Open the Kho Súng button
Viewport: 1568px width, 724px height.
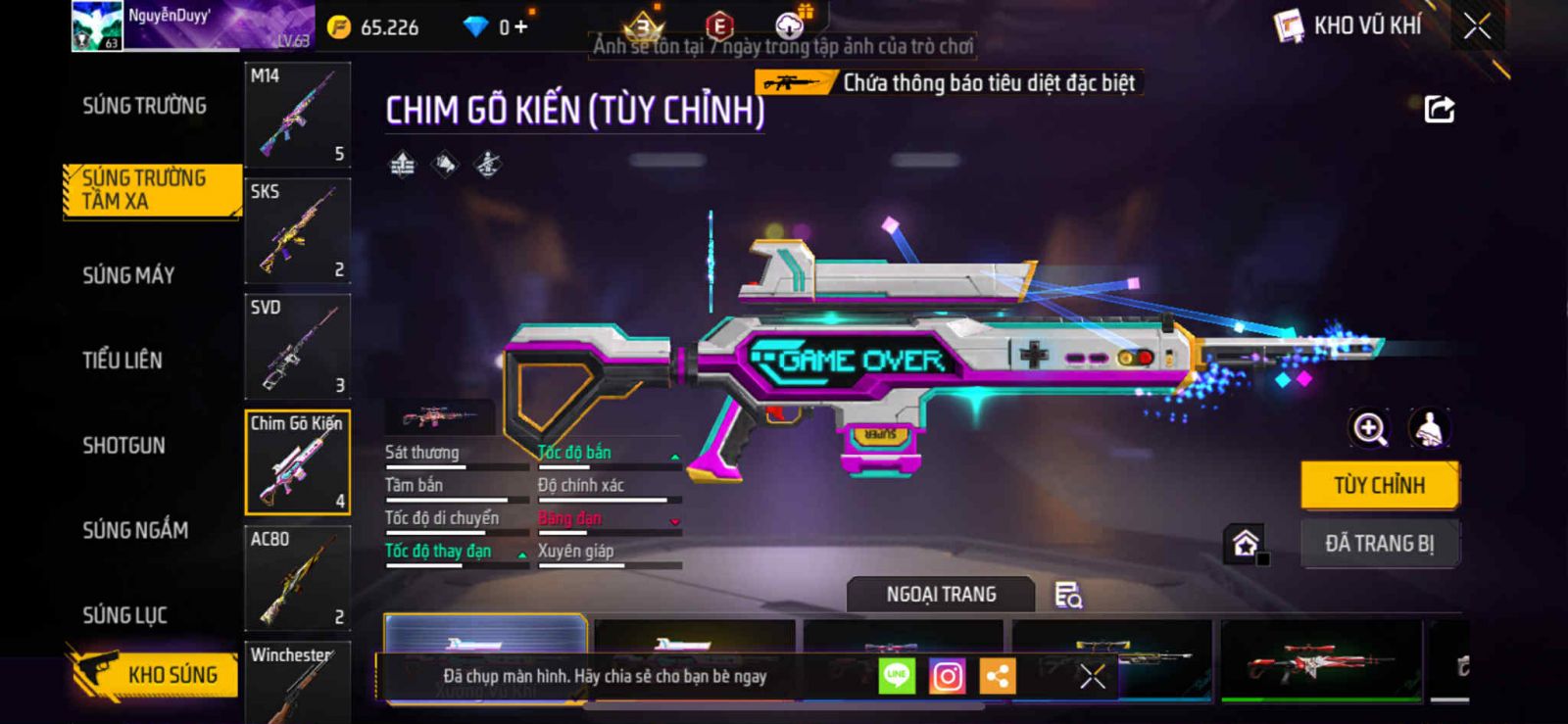pos(155,674)
